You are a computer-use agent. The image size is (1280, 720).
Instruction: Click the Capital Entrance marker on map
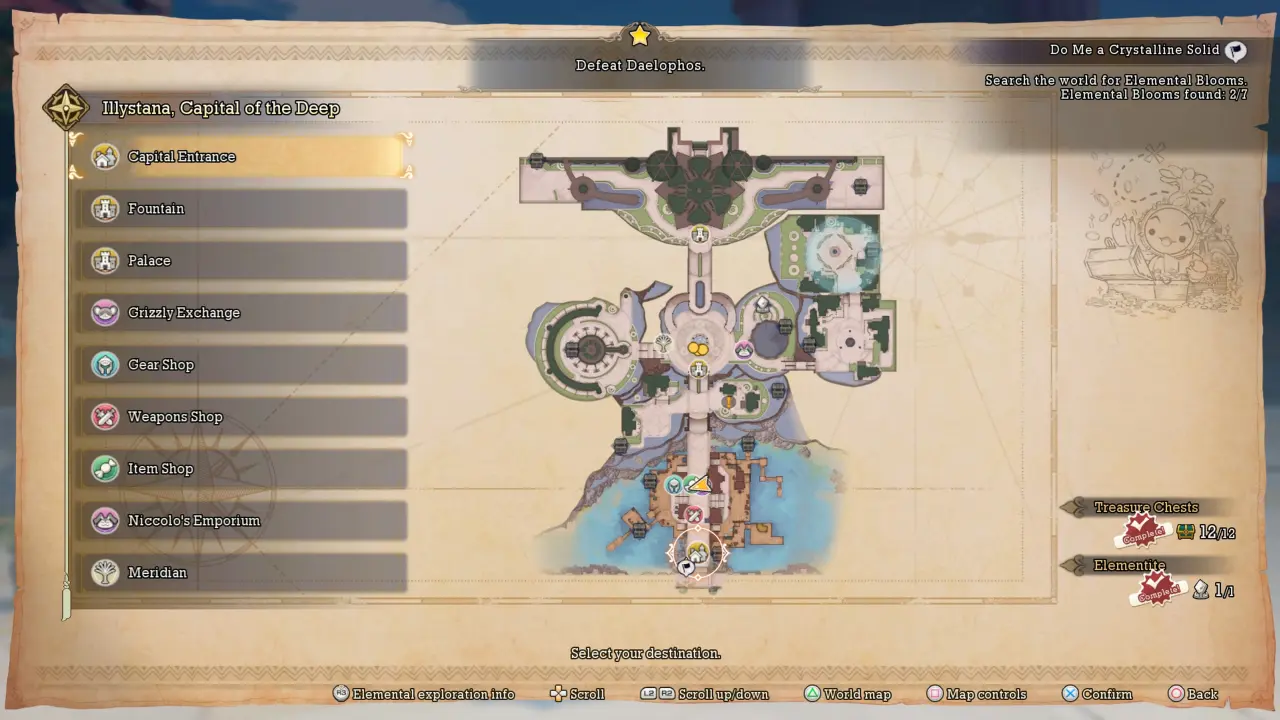click(x=697, y=552)
